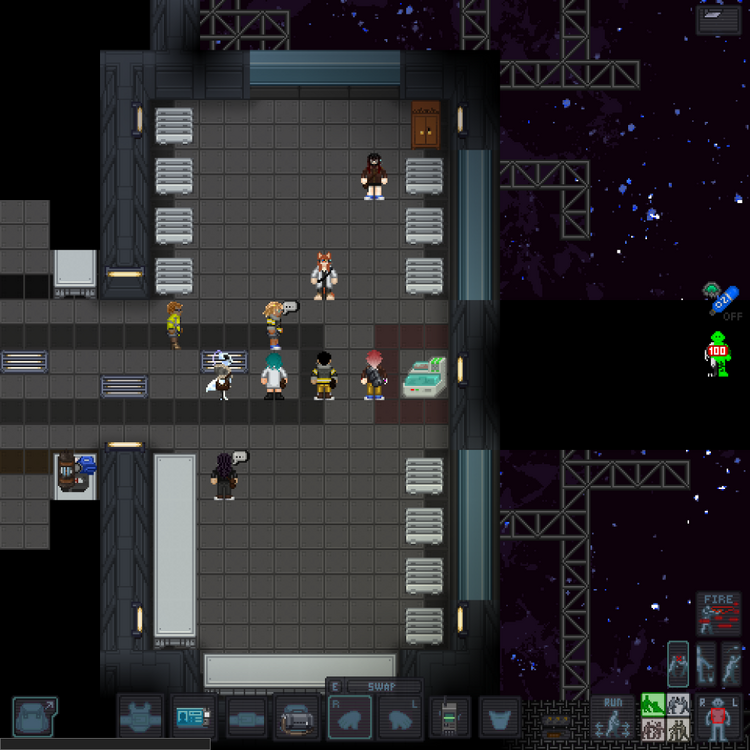Select the empty pocket slot beside radio
This screenshot has width=750, height=750.
click(x=500, y=717)
